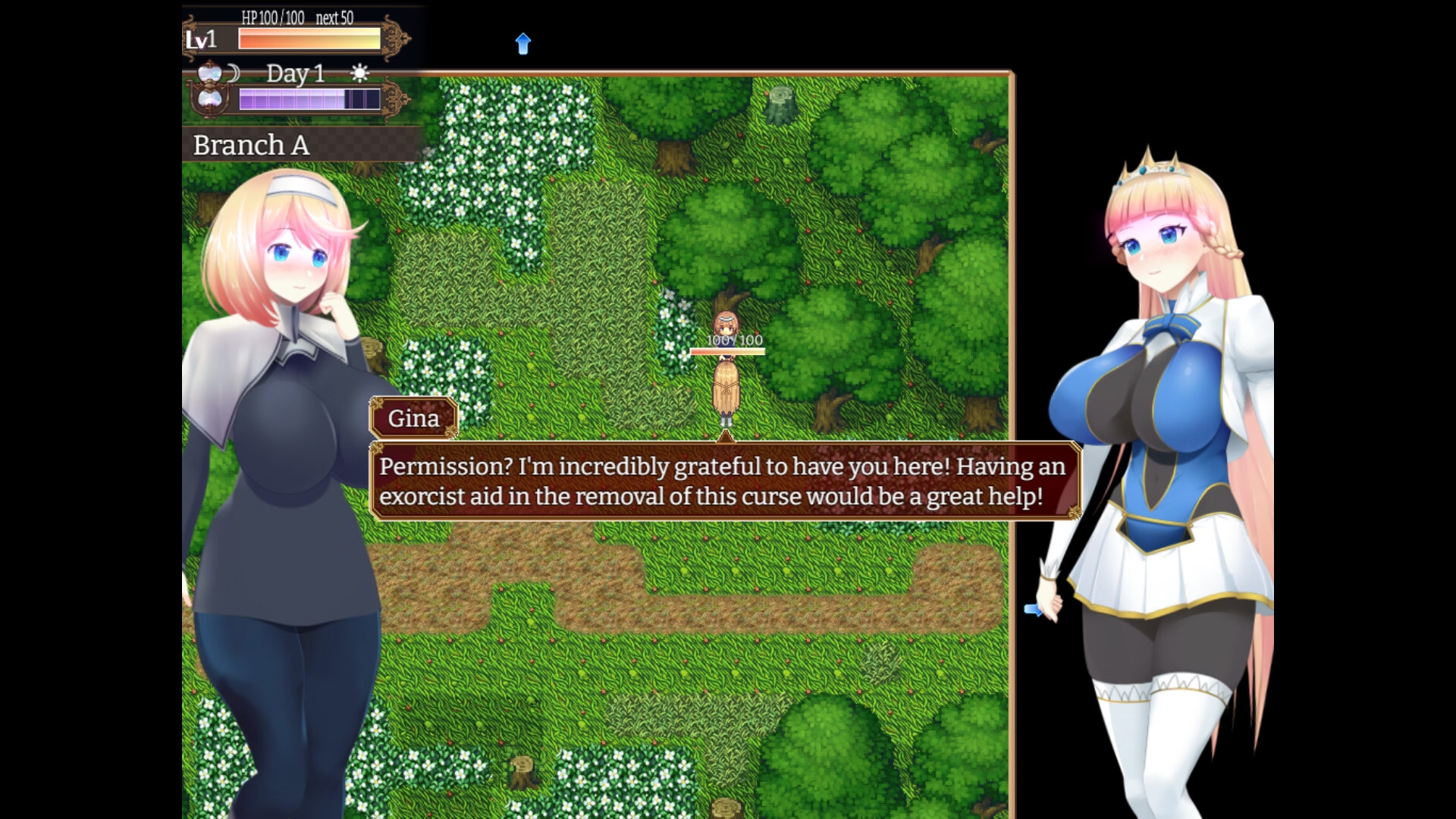This screenshot has height=819, width=1456.
Task: Advance Gina's dialogue message box
Action: (724, 481)
